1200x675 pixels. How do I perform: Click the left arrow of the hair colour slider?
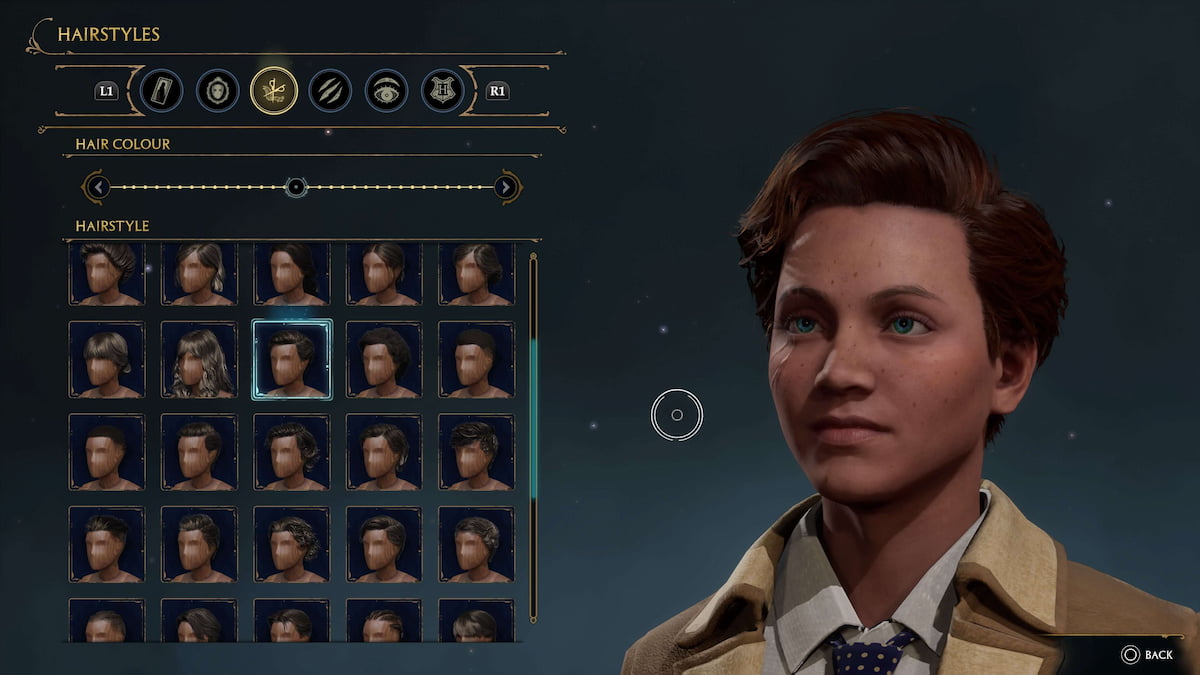coord(96,187)
